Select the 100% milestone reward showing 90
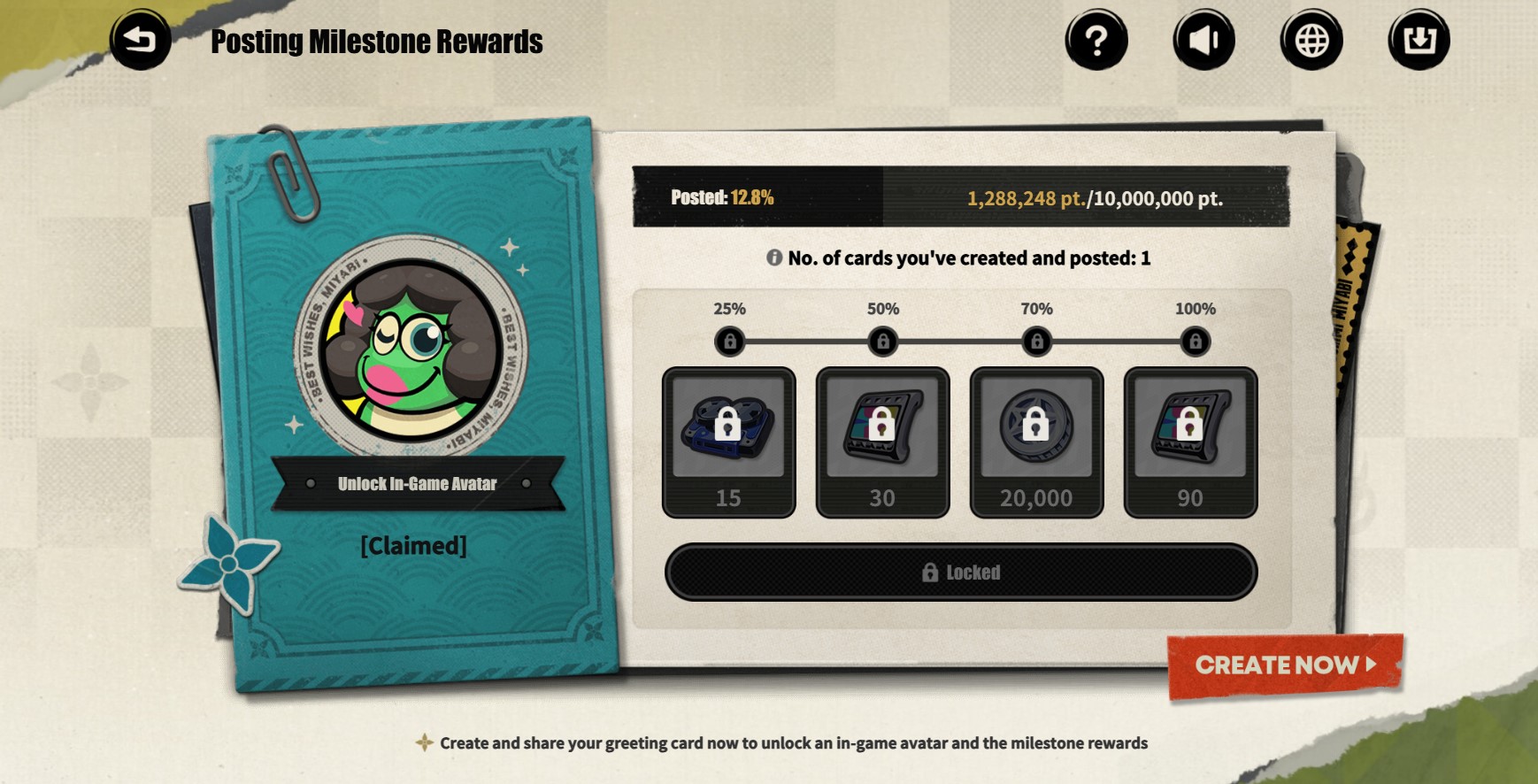Screen dimensions: 1538x784 coord(1190,442)
